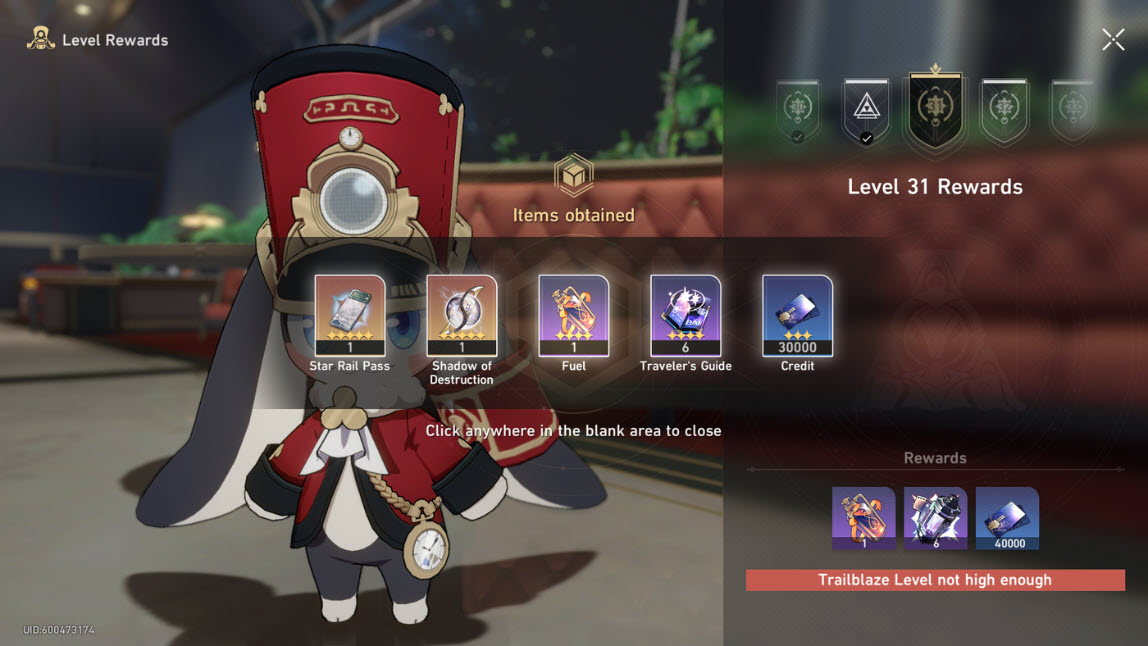View the Traveler's Guide obtained item
The width and height of the screenshot is (1148, 646).
click(686, 315)
